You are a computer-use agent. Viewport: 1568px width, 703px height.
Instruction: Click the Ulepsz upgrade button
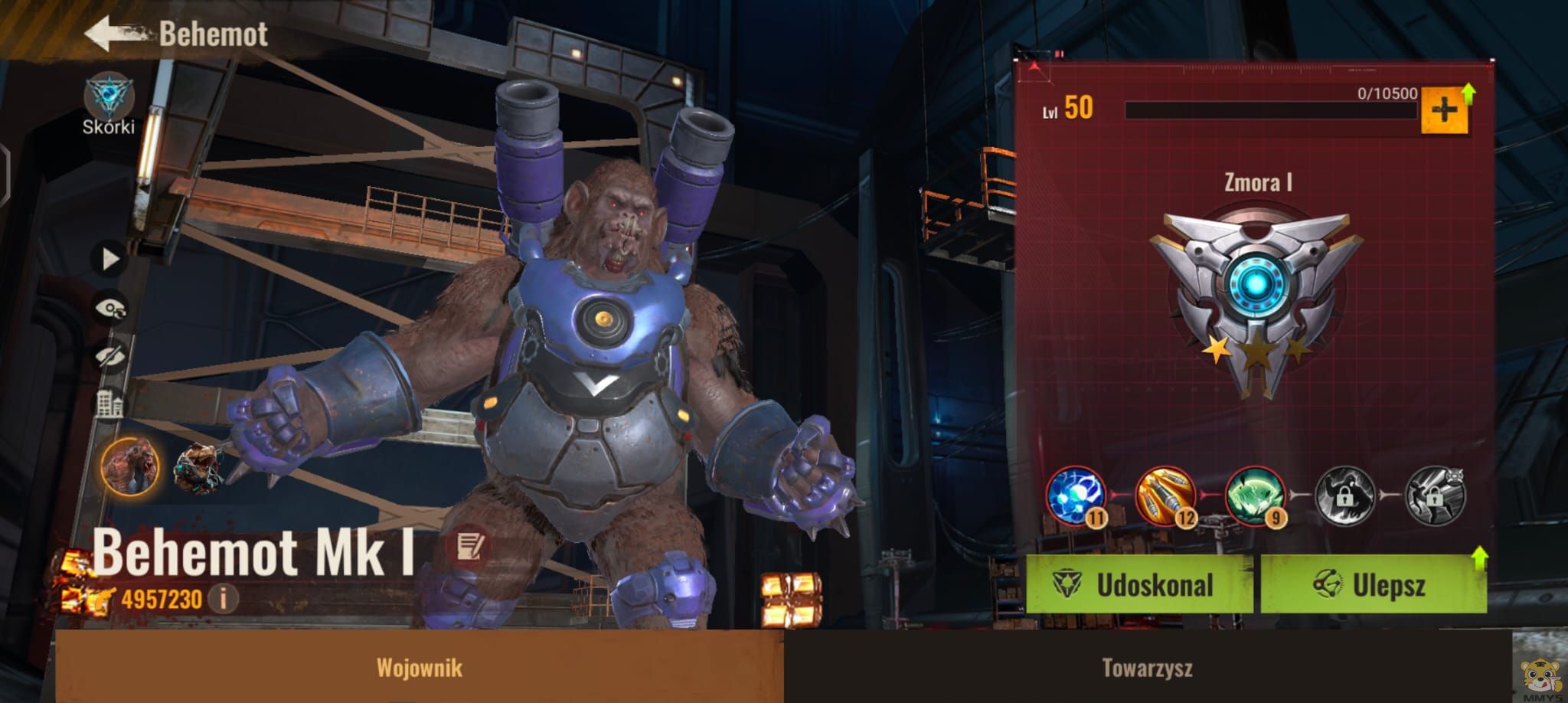pyautogui.click(x=1373, y=585)
